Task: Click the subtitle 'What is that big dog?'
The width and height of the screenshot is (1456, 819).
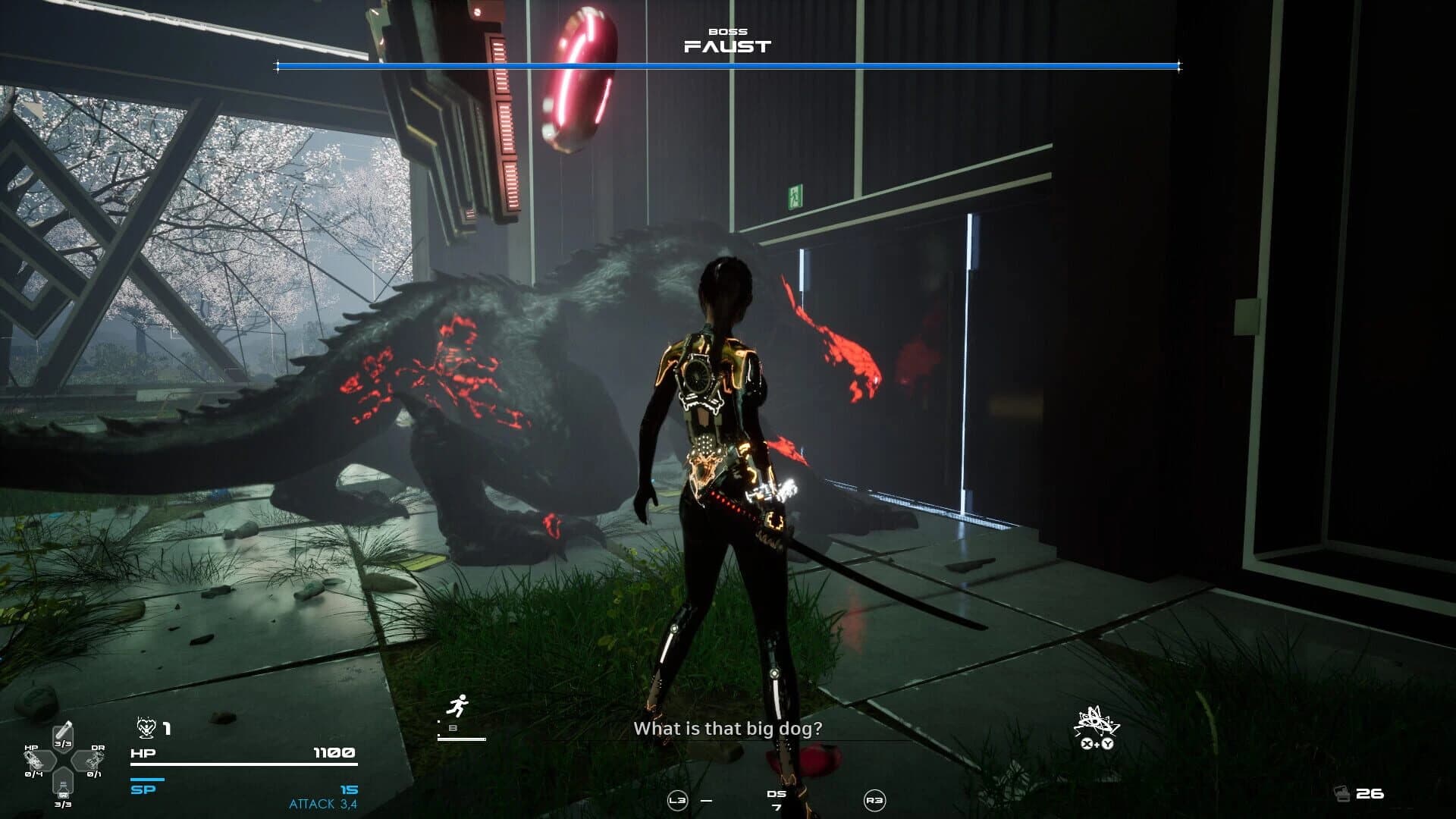Action: (728, 729)
